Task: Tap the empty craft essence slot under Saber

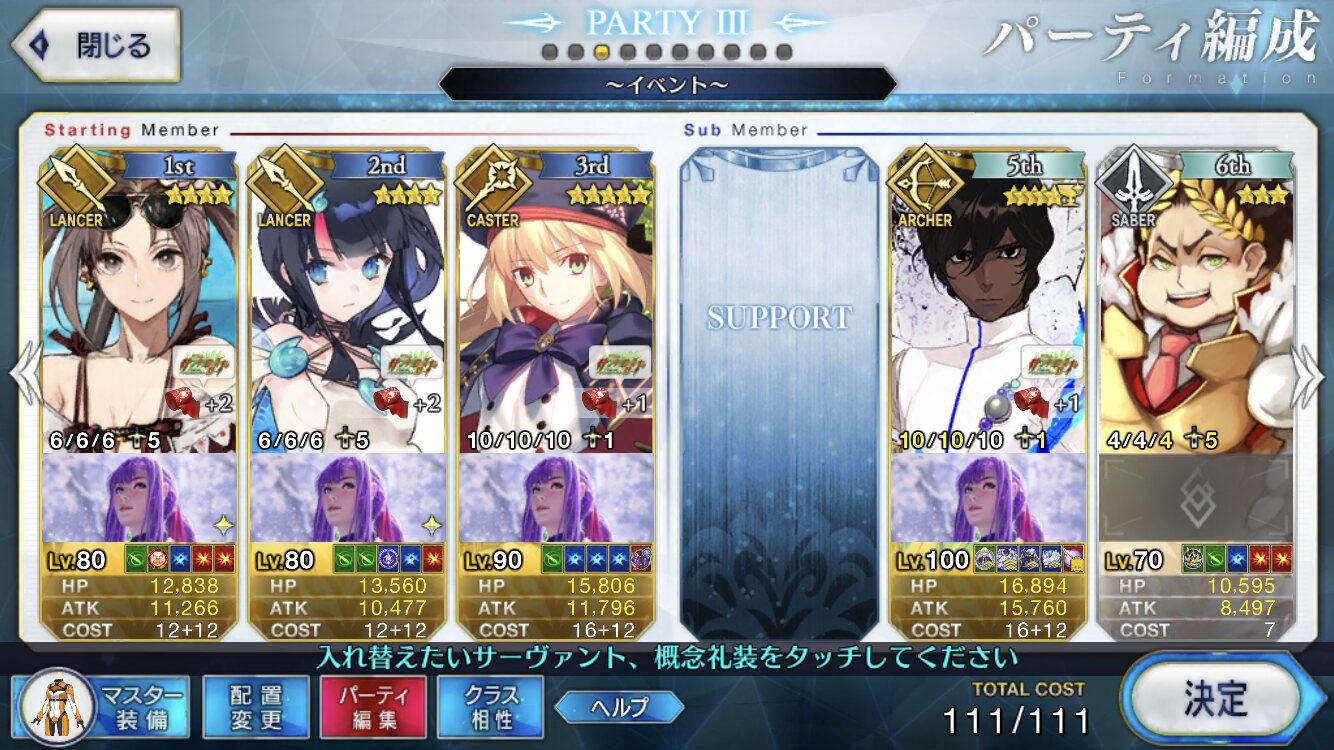Action: pyautogui.click(x=1196, y=498)
